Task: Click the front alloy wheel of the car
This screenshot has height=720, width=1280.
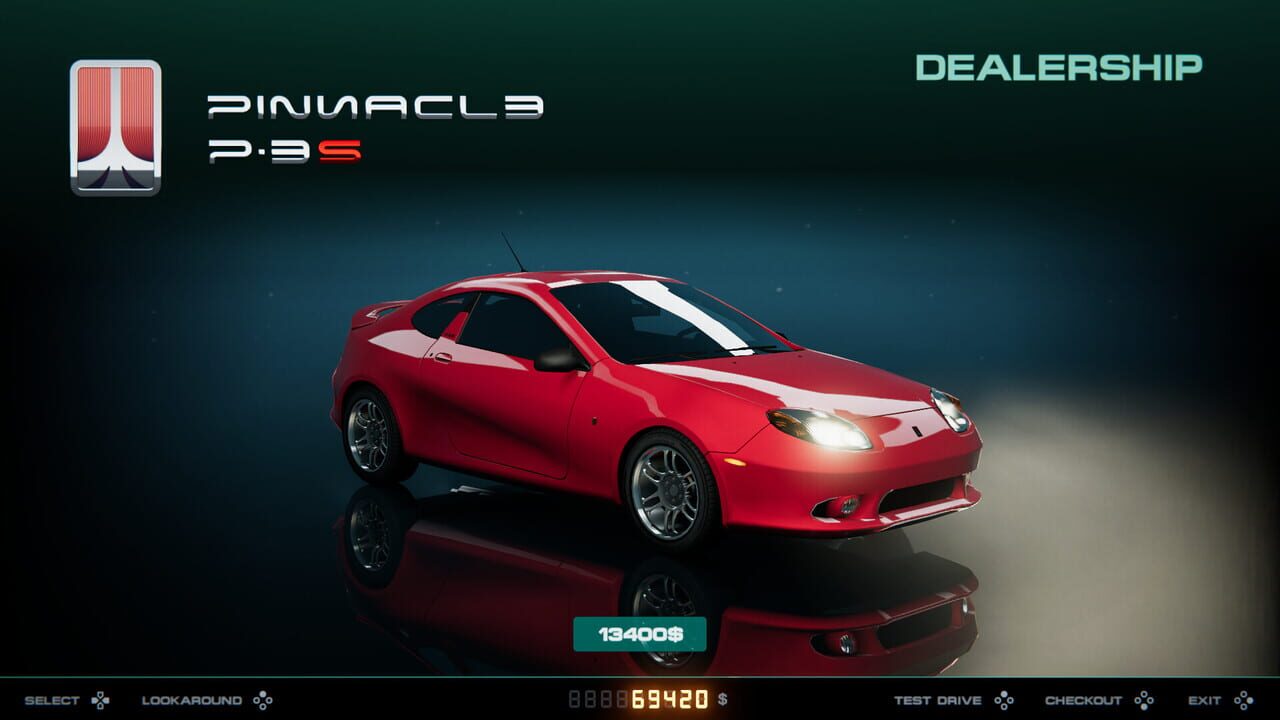Action: [671, 487]
